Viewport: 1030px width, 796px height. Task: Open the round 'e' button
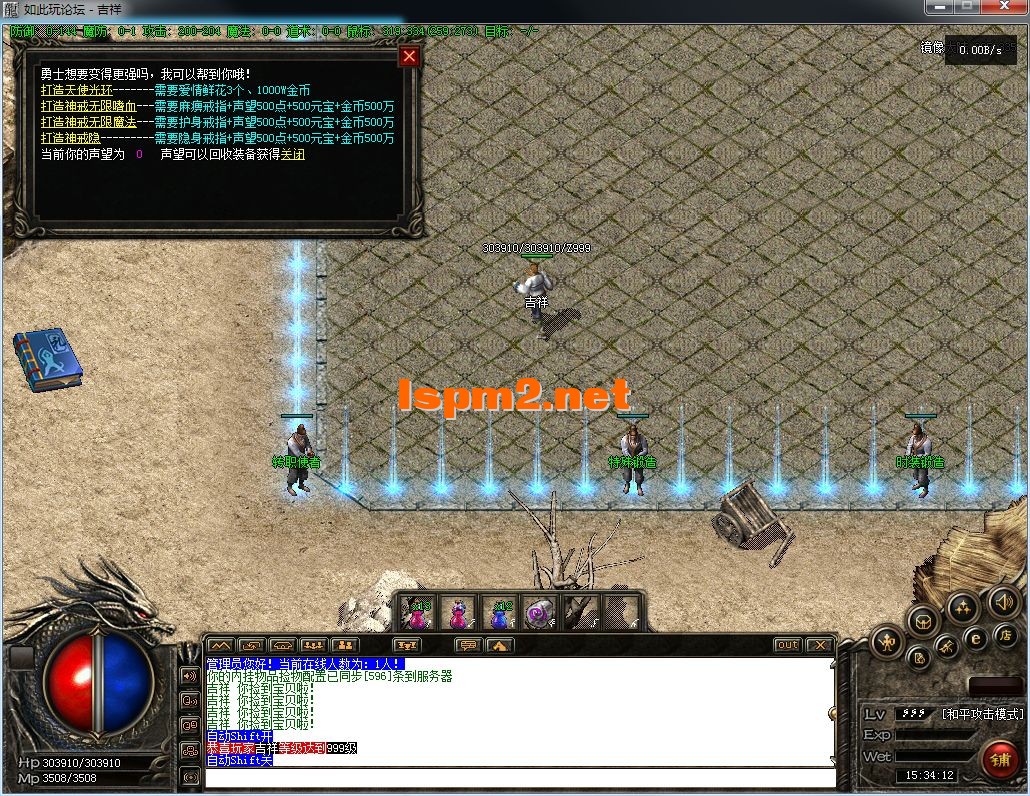tap(975, 638)
